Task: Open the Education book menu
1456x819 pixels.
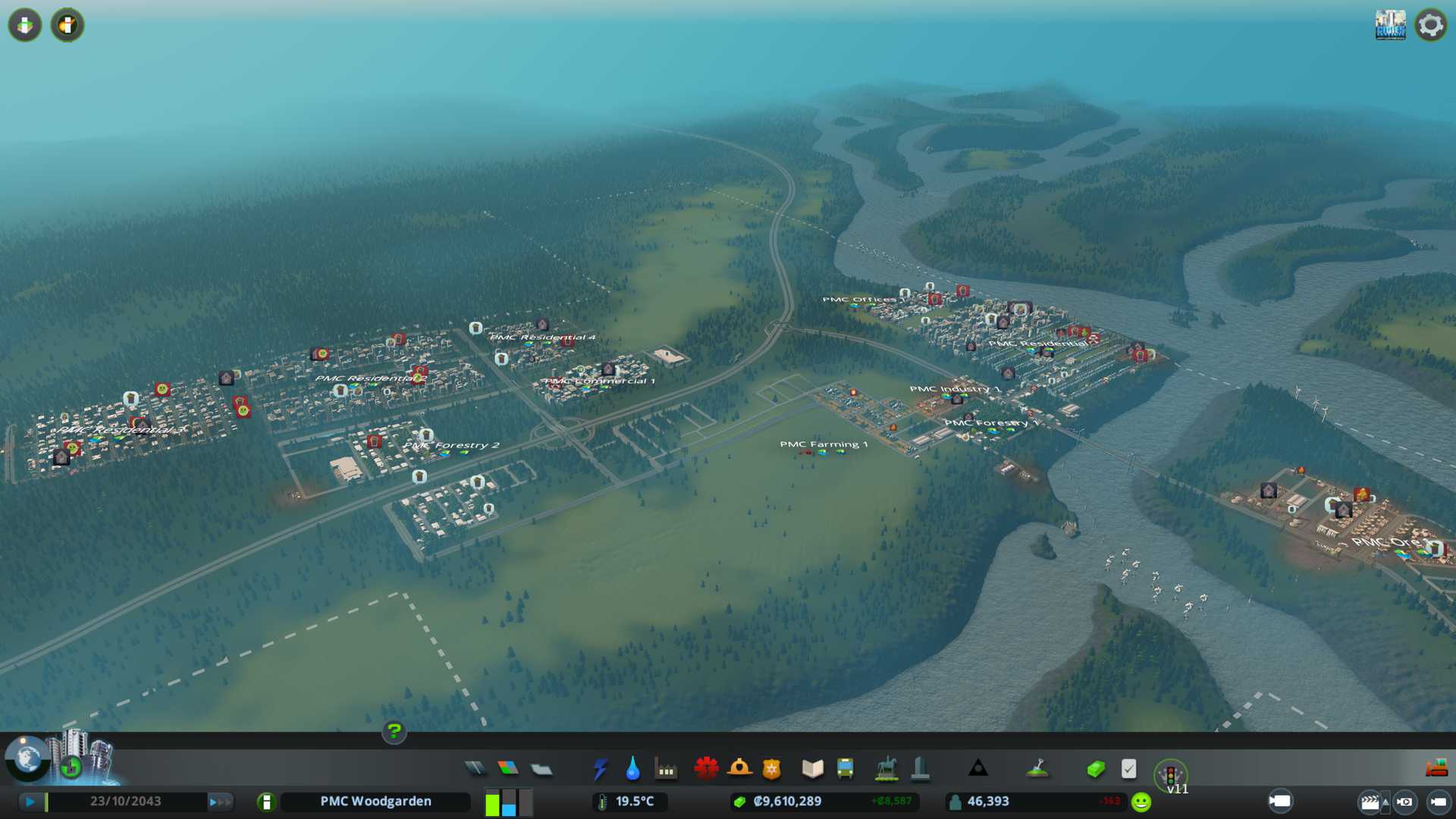Action: 812,769
